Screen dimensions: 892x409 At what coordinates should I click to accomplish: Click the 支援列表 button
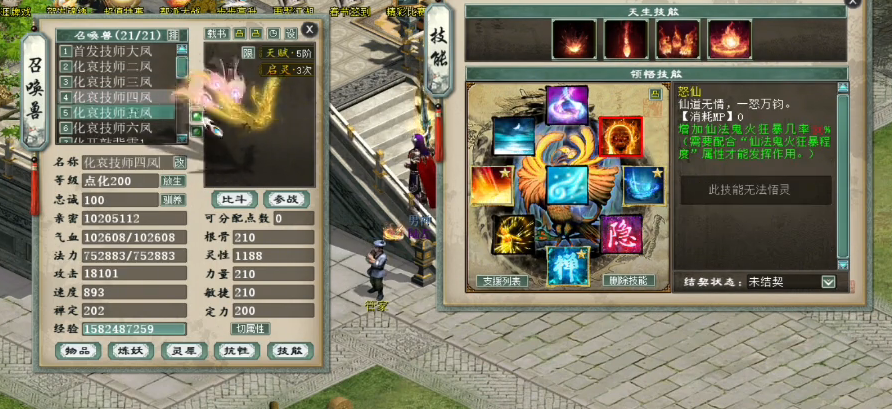pyautogui.click(x=502, y=281)
